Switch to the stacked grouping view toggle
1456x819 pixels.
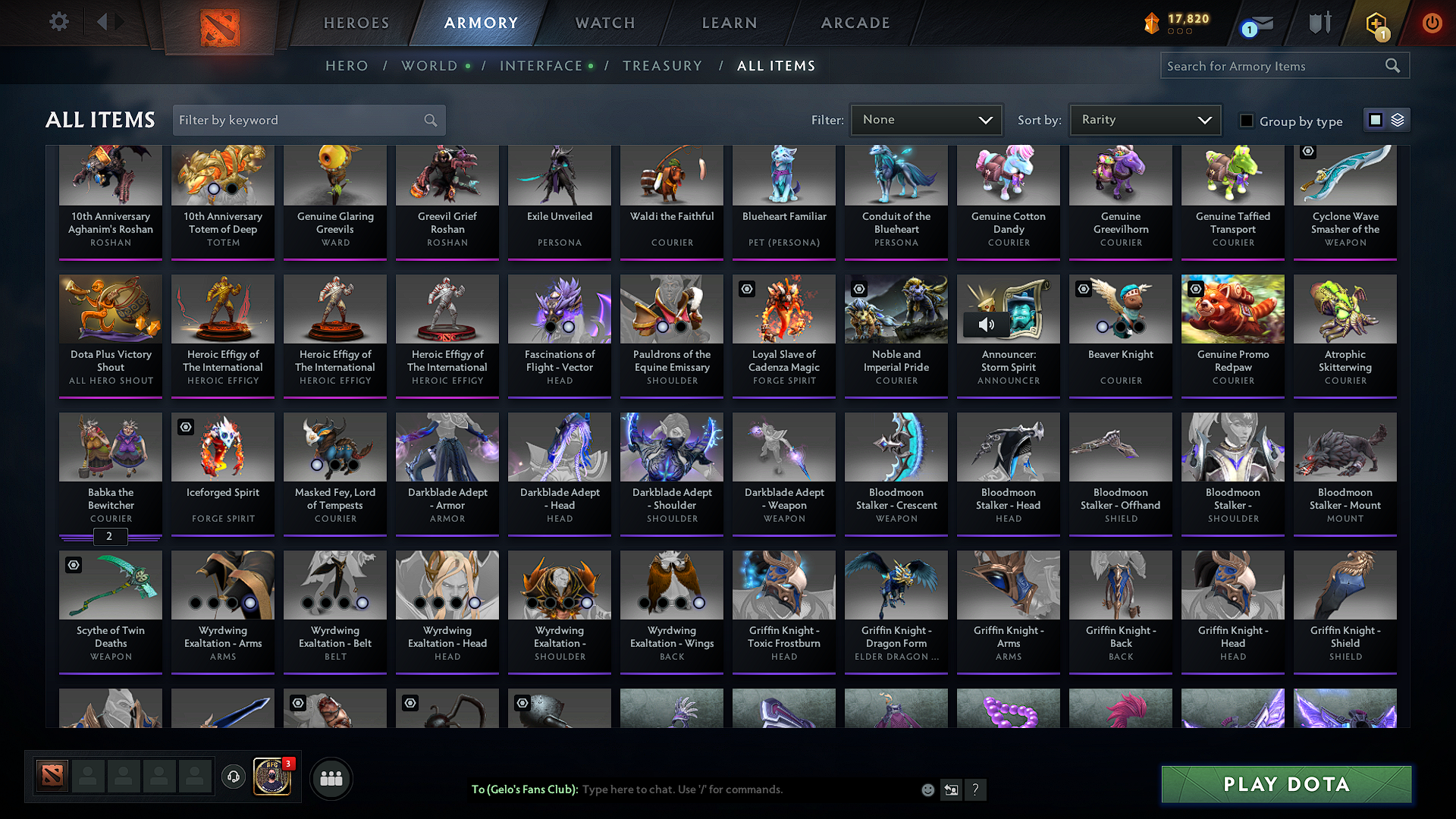[x=1397, y=119]
